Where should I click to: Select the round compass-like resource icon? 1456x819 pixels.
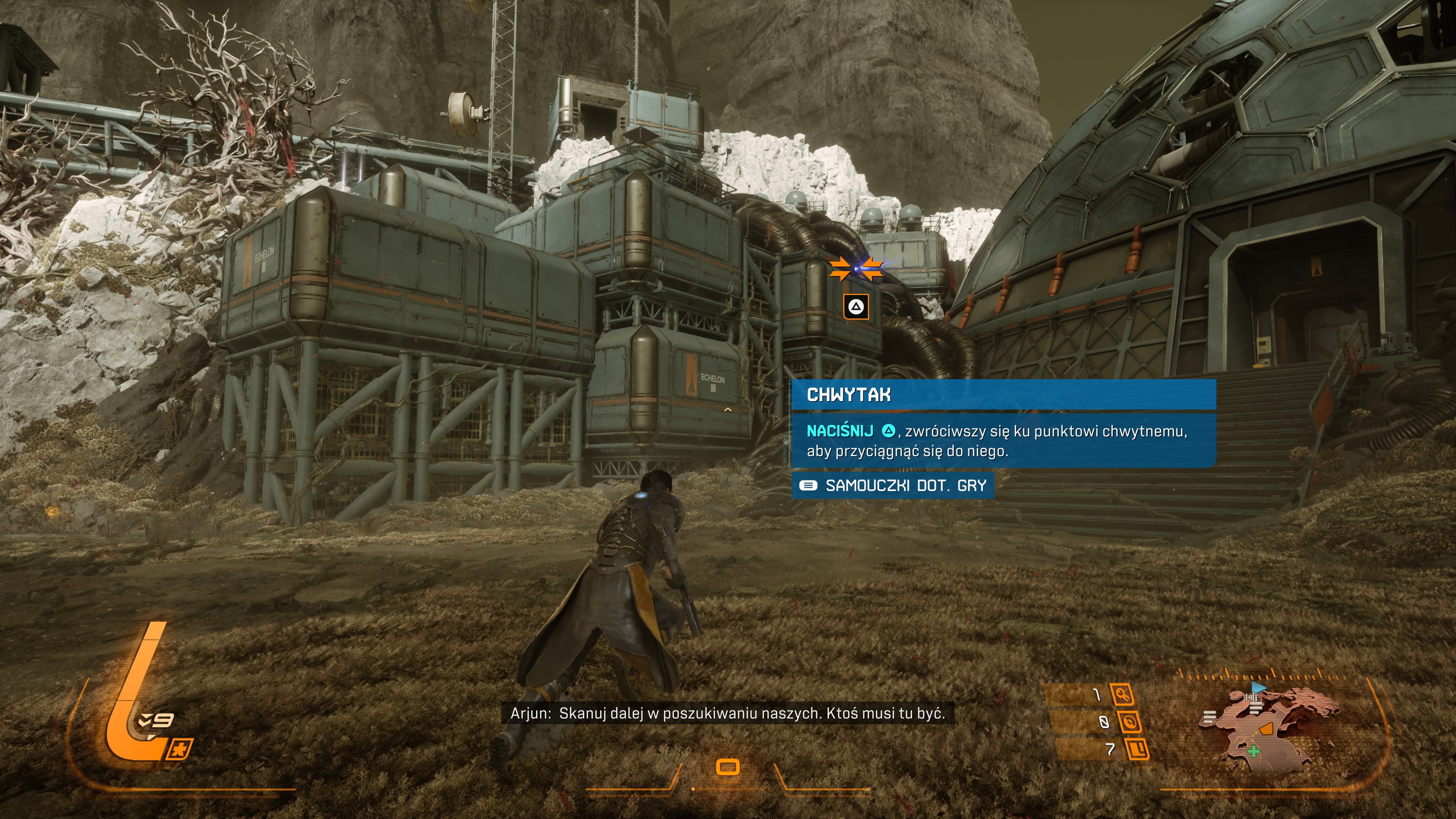click(1129, 722)
